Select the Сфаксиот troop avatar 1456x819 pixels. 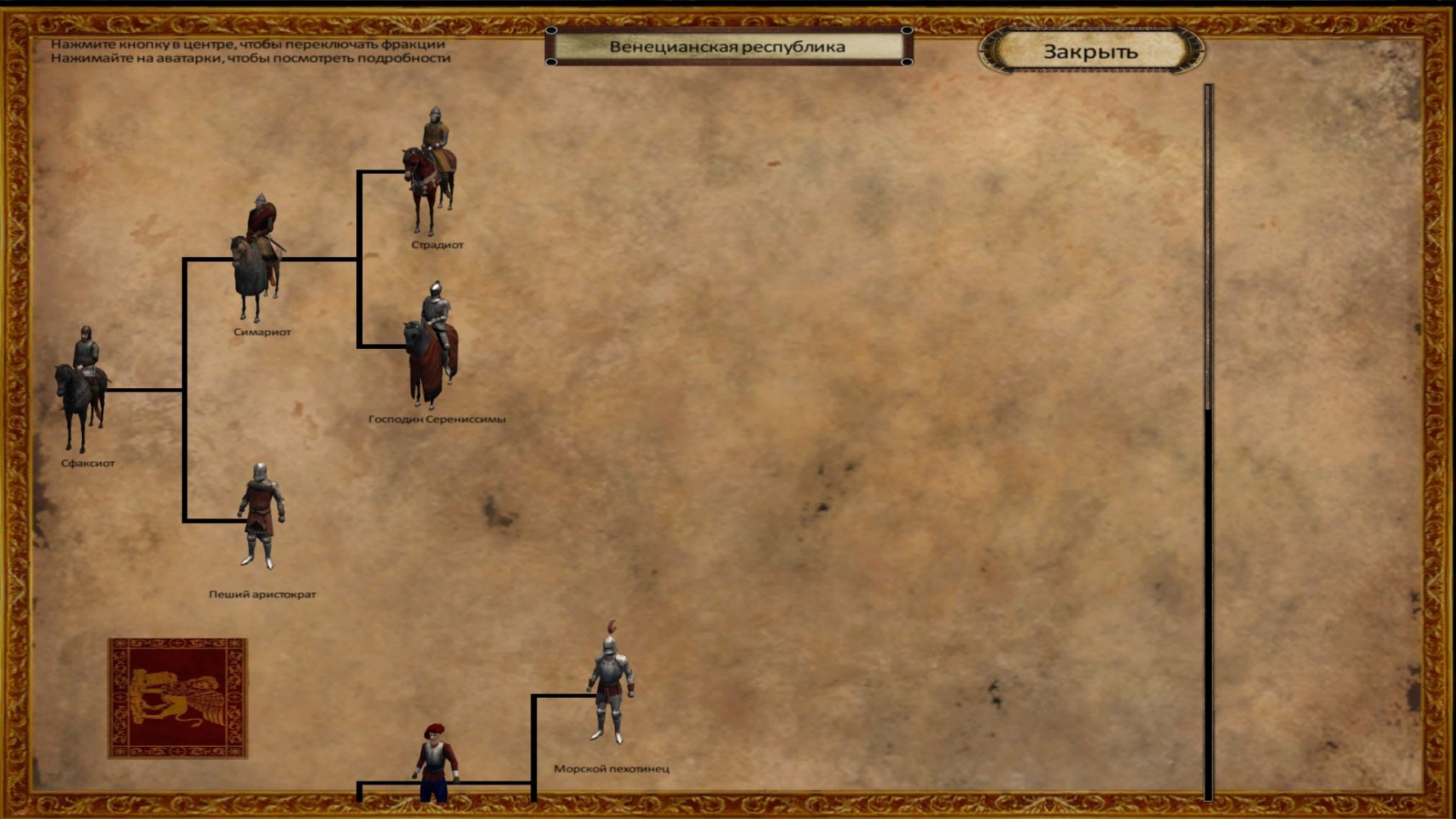pyautogui.click(x=82, y=389)
